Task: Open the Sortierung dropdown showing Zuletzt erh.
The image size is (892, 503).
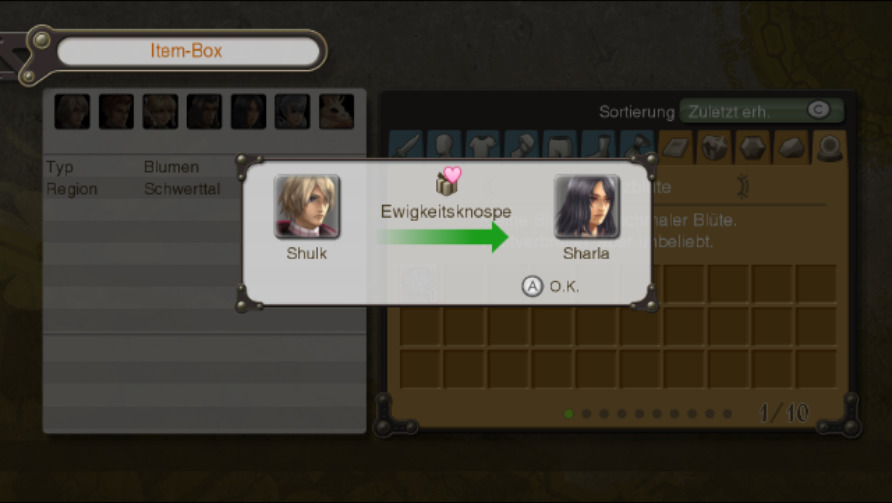Action: (x=761, y=111)
